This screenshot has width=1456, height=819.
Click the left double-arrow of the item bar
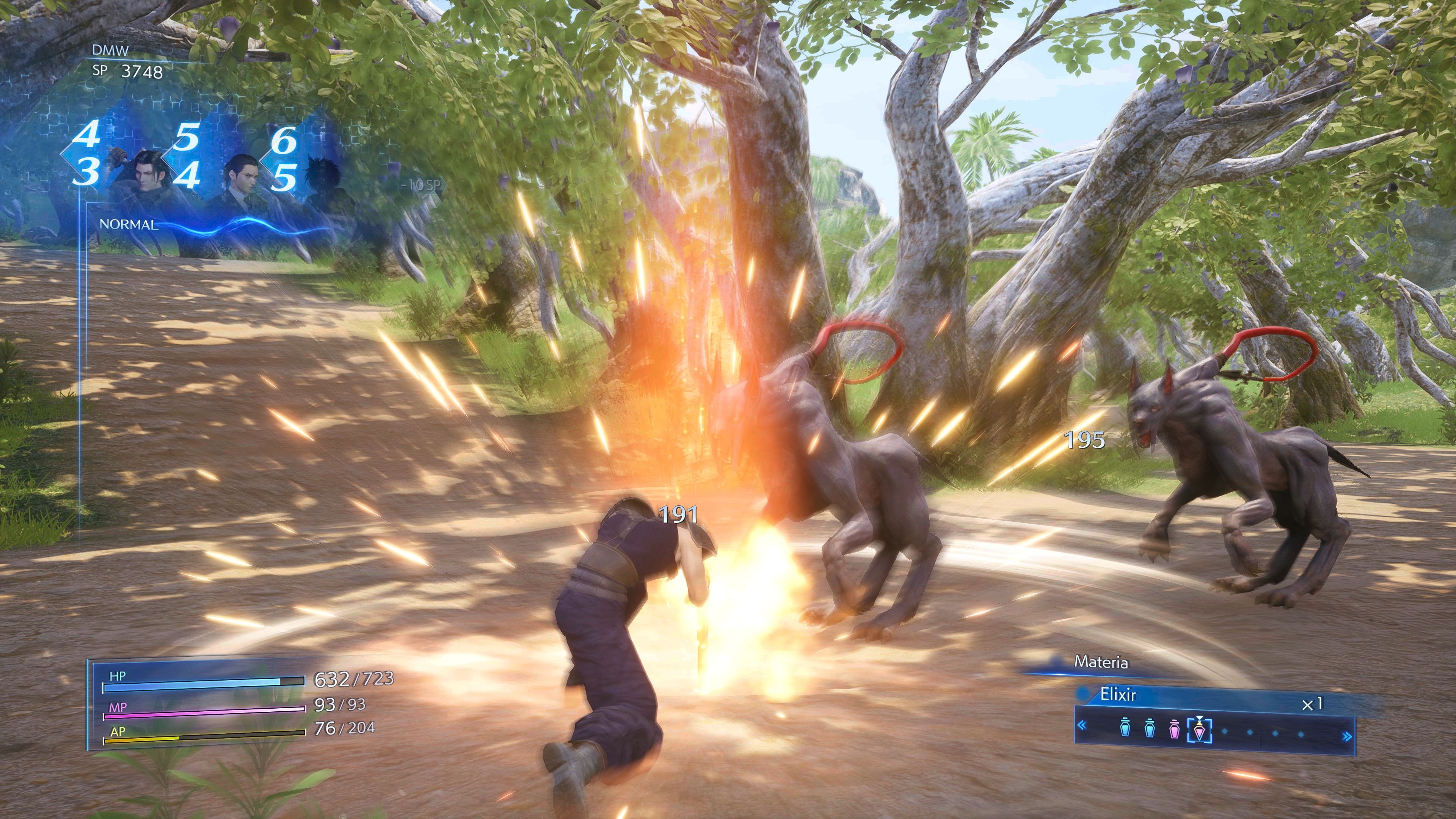[1082, 726]
